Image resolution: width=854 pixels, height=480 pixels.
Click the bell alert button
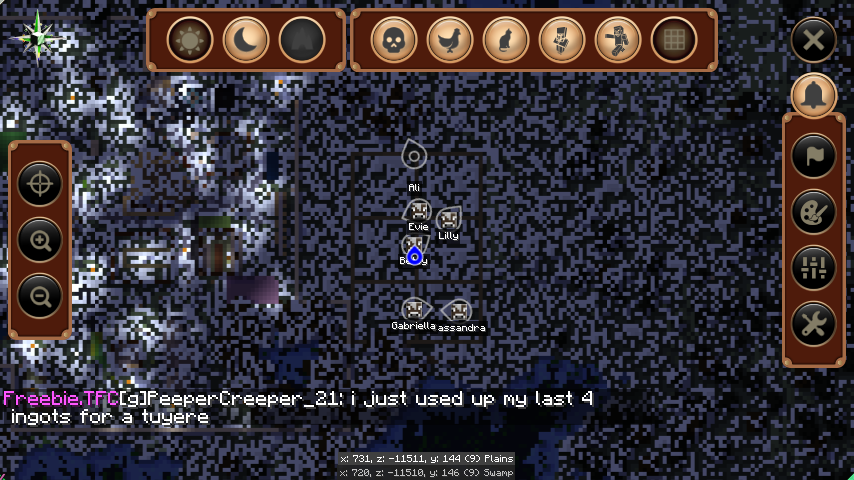[814, 95]
